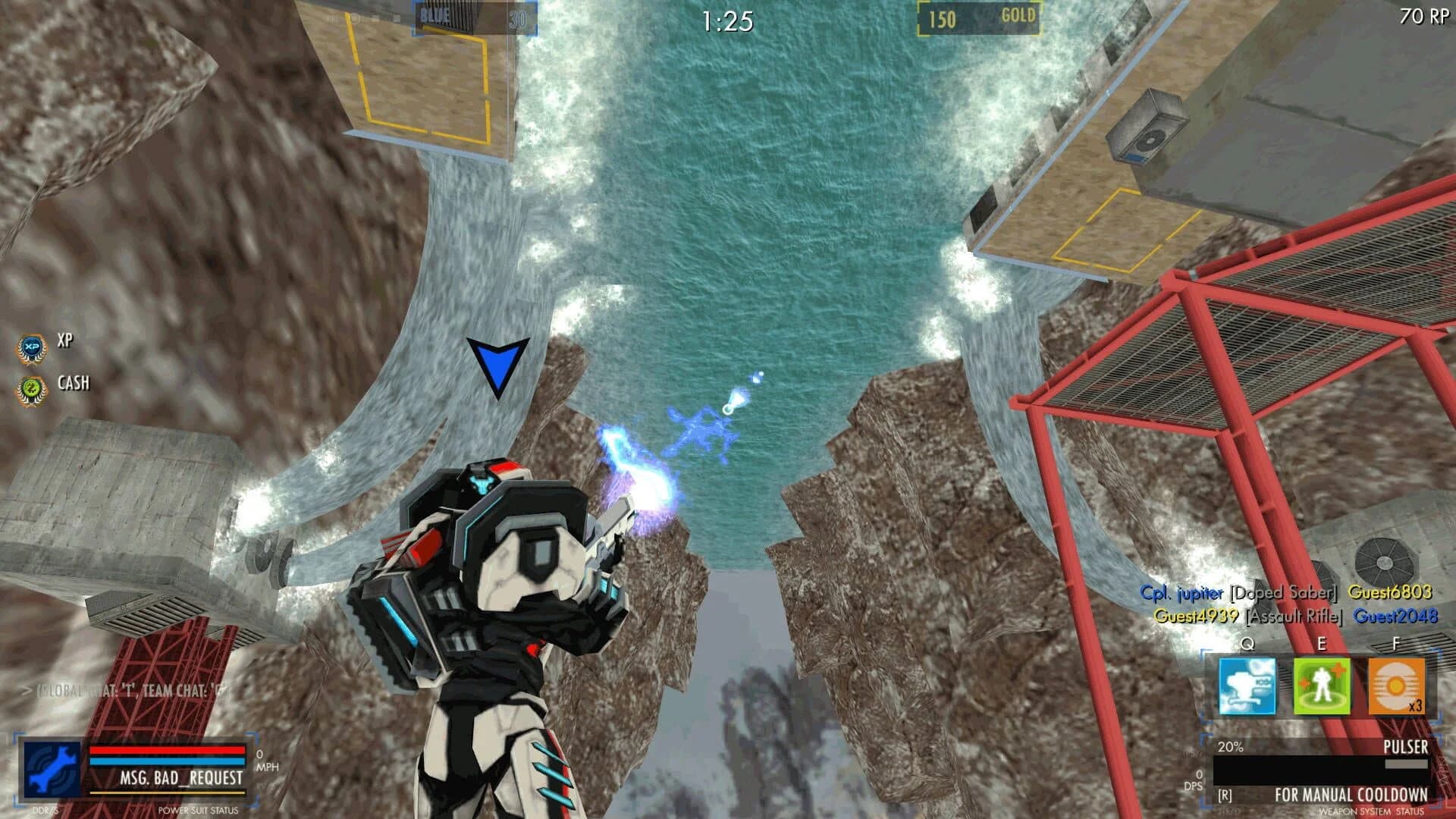Click the MSG. BAD_REQUEST notification
The height and width of the screenshot is (819, 1456).
184,779
